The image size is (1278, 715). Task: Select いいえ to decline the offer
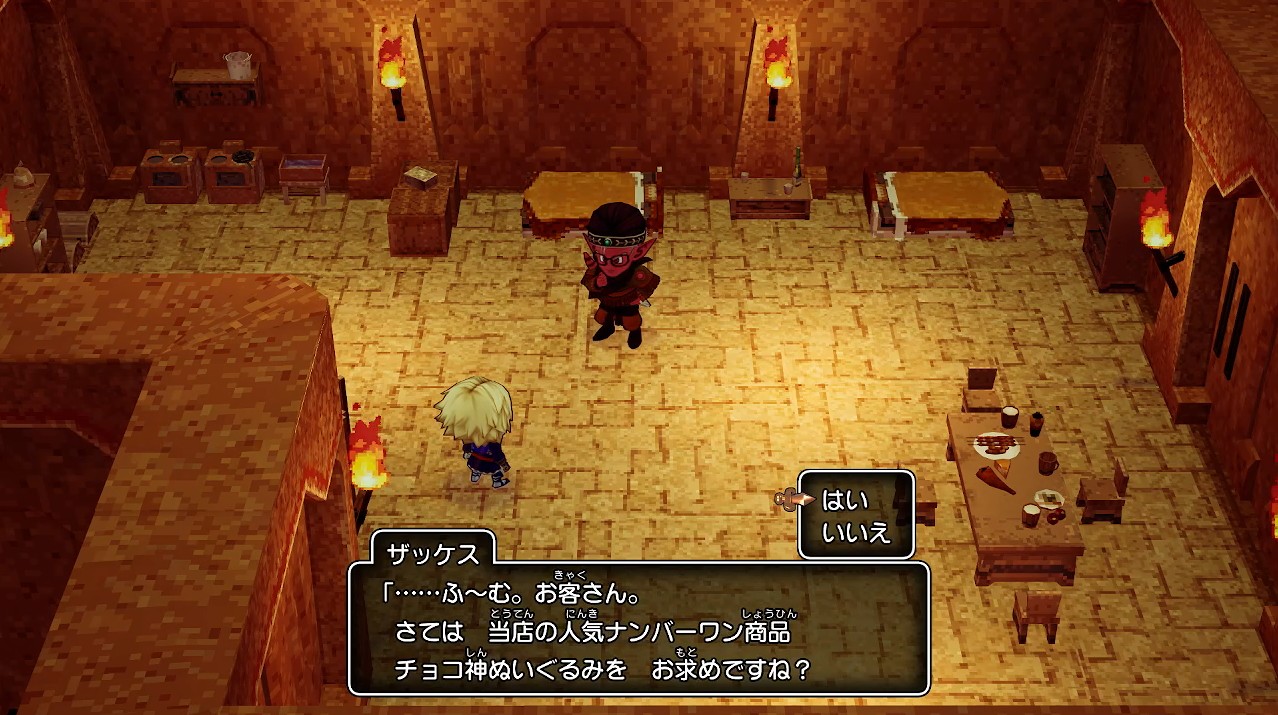click(x=855, y=532)
